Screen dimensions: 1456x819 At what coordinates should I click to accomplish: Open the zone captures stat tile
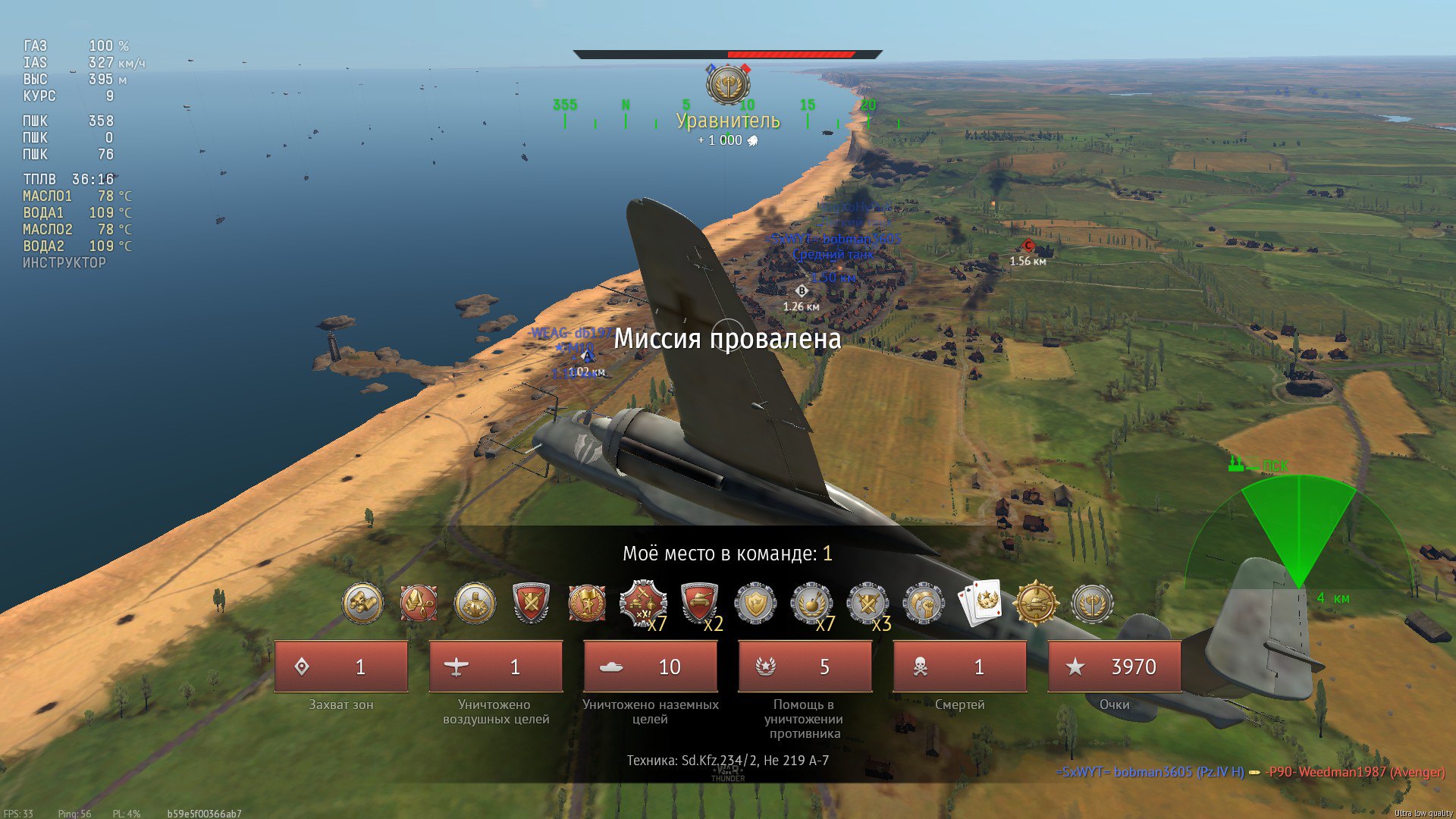pyautogui.click(x=341, y=667)
